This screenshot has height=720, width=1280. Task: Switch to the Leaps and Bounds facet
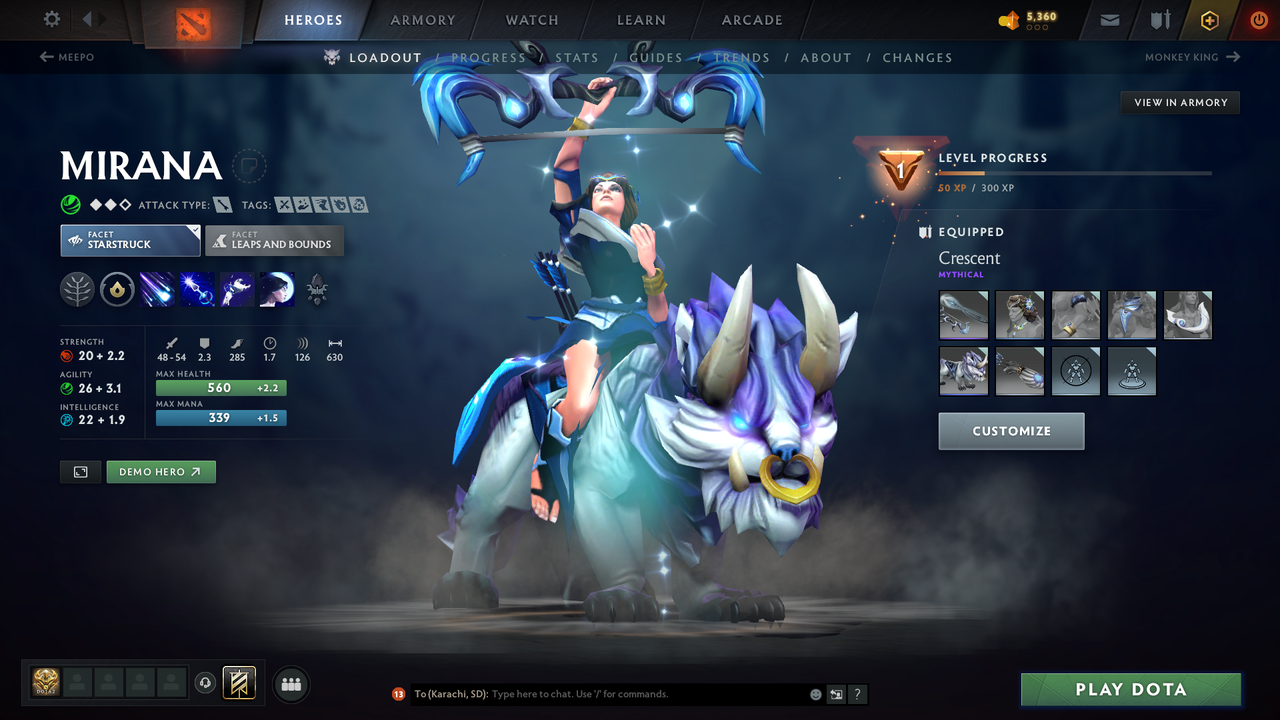pos(274,240)
